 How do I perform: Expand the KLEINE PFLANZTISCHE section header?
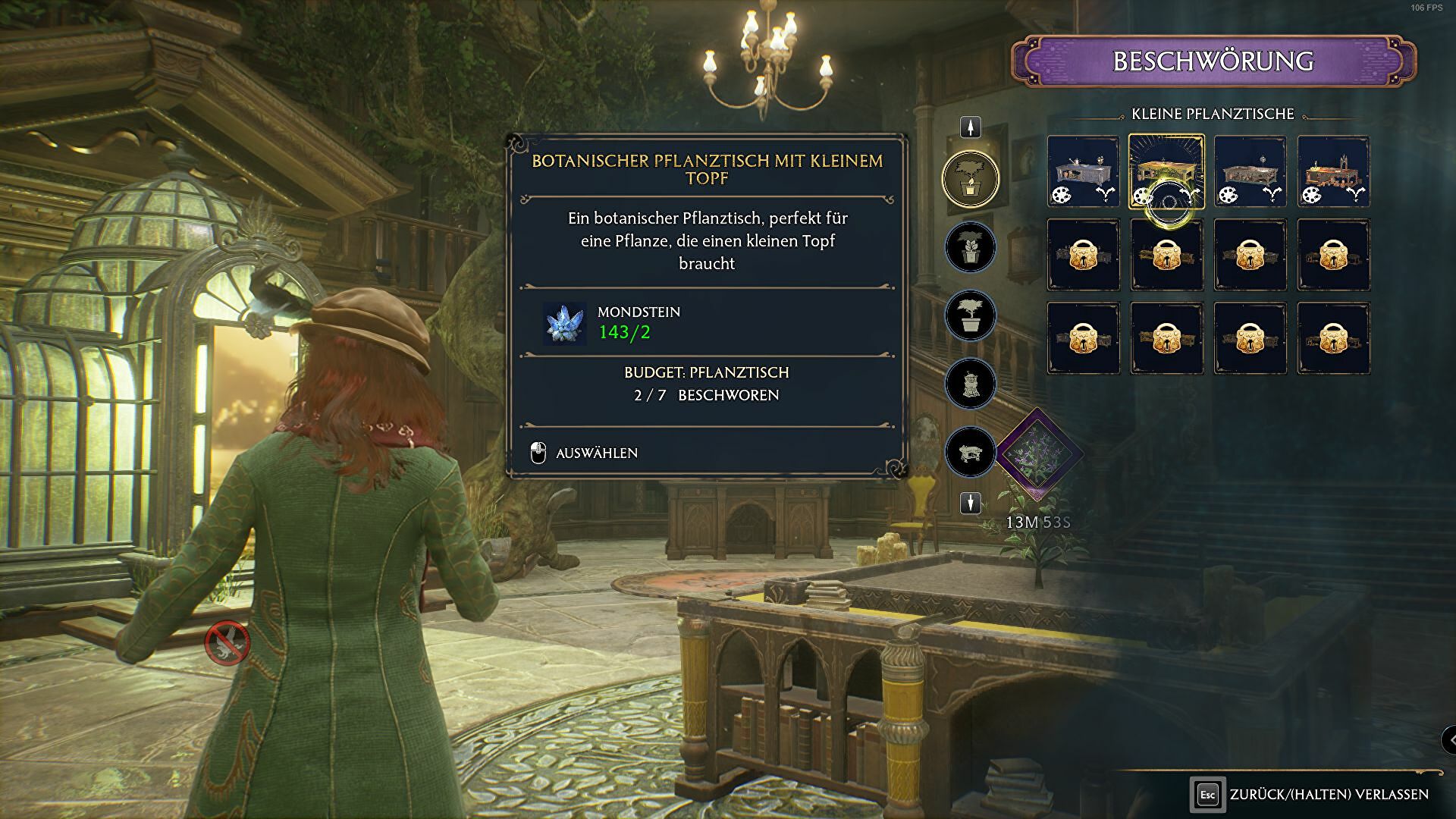click(1211, 114)
